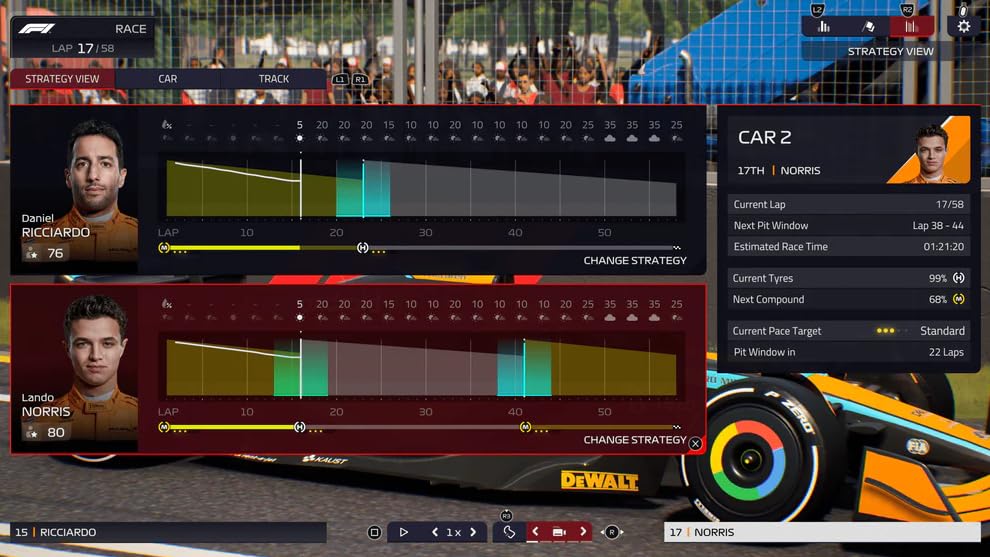Close Norris panel with the X button
Image resolution: width=990 pixels, height=557 pixels.
point(695,443)
